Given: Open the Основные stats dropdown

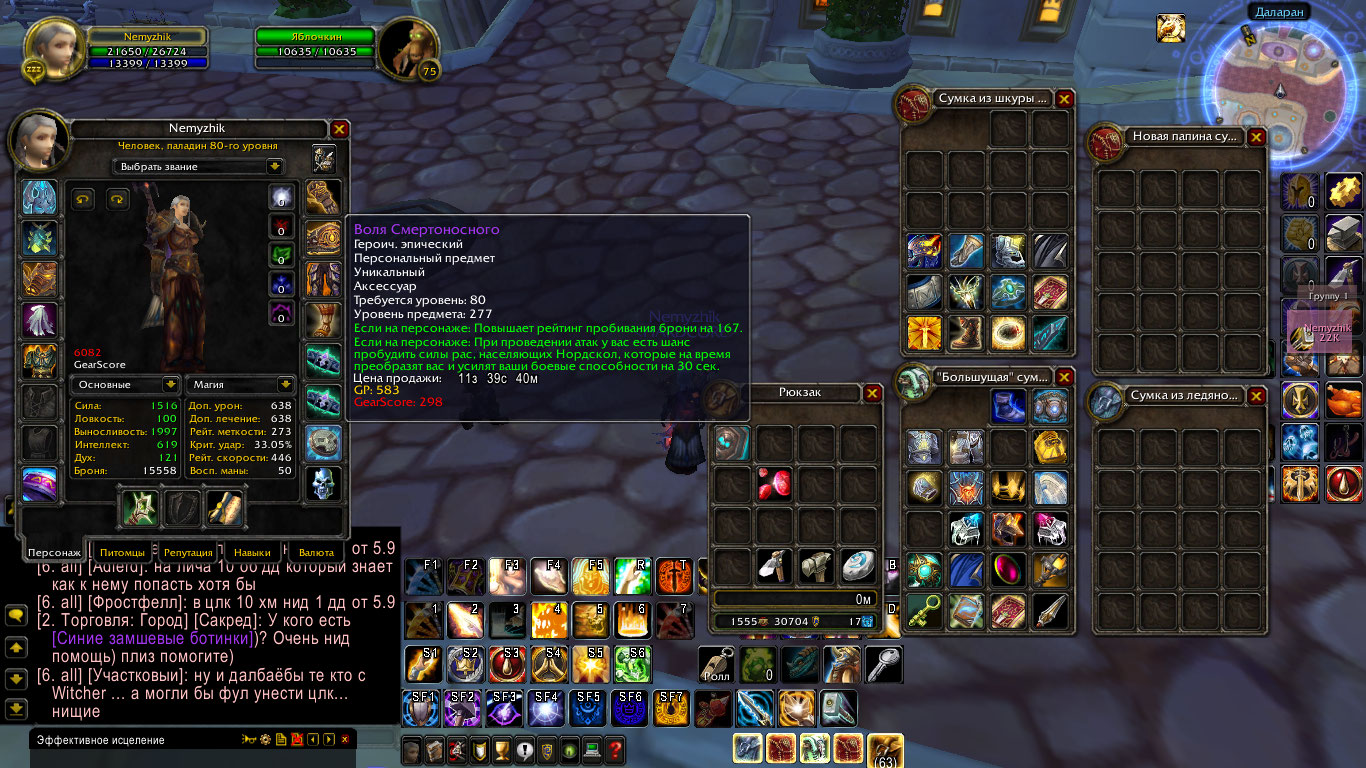Looking at the screenshot, I should click(x=171, y=384).
